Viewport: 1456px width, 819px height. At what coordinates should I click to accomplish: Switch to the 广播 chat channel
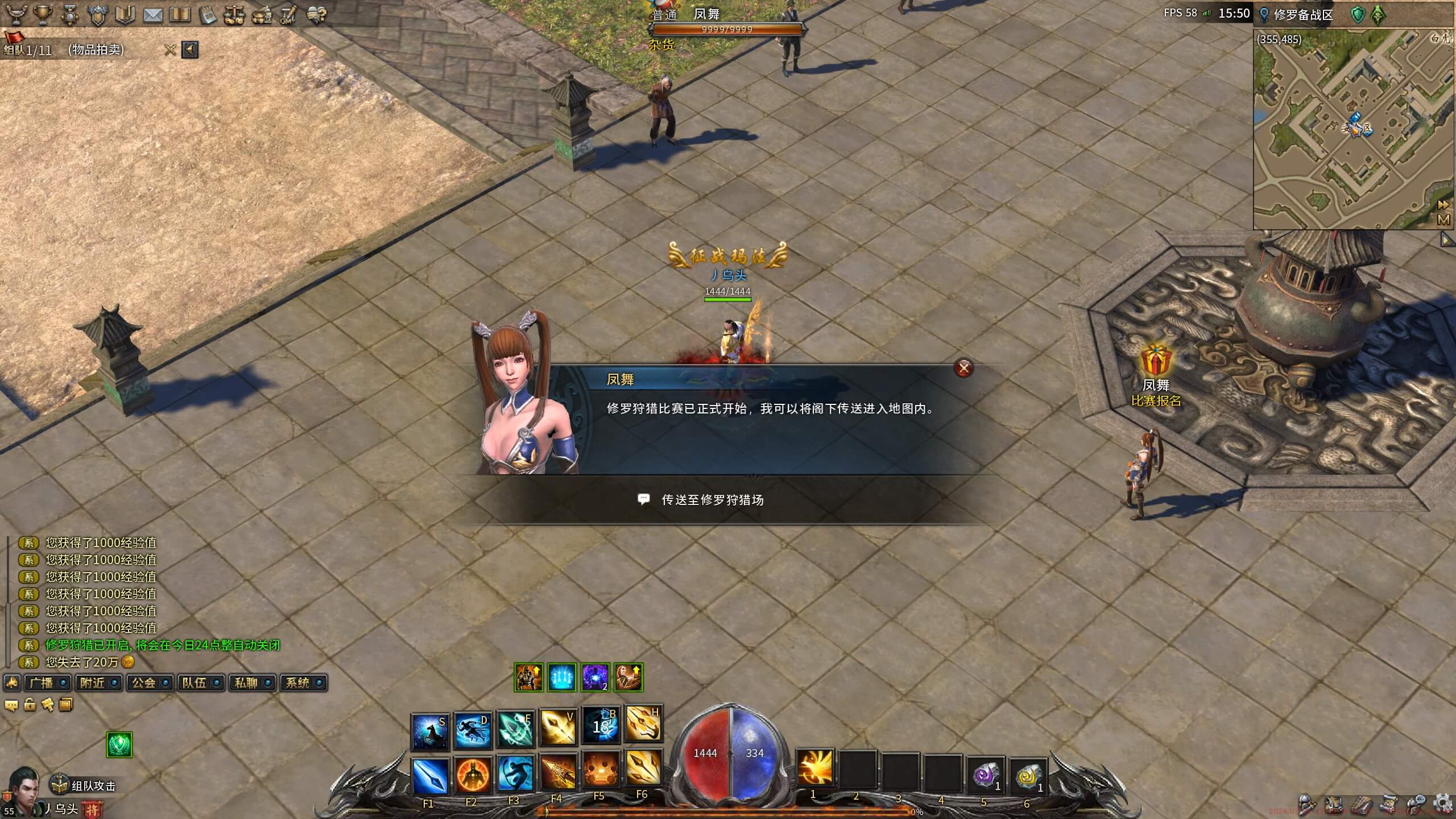[42, 682]
